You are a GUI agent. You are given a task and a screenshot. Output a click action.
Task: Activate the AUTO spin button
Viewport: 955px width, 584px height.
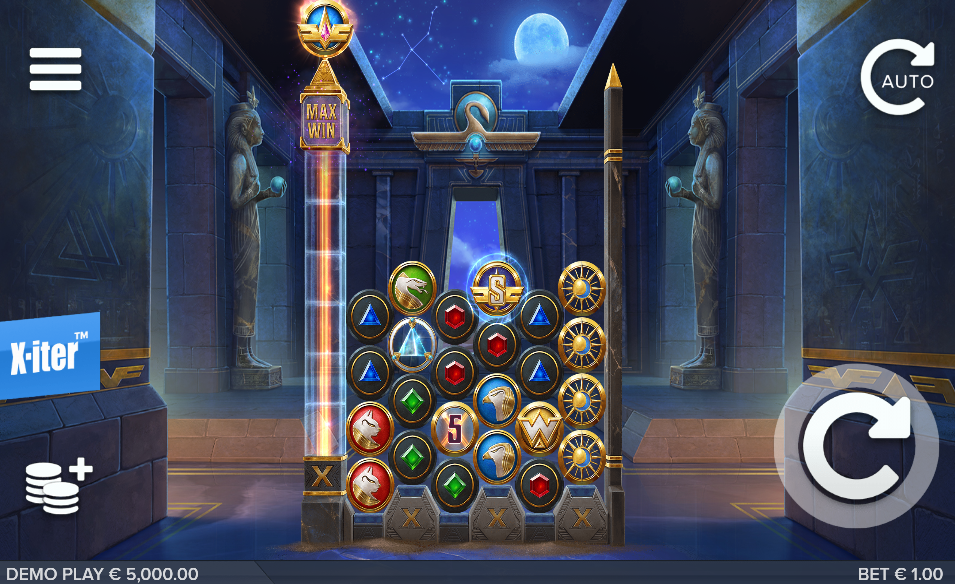click(897, 77)
